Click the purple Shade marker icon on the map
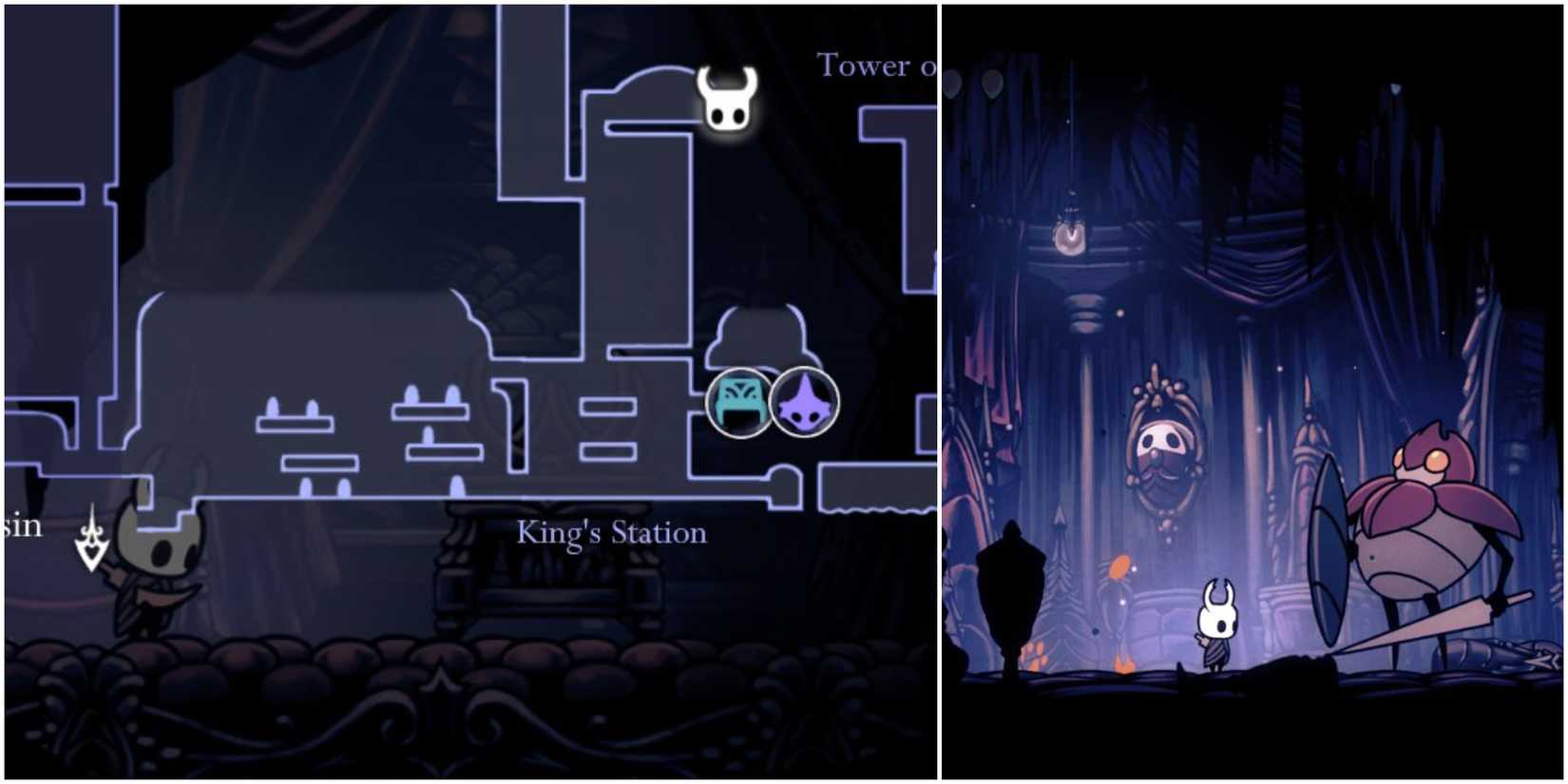1568x784 pixels. [803, 403]
